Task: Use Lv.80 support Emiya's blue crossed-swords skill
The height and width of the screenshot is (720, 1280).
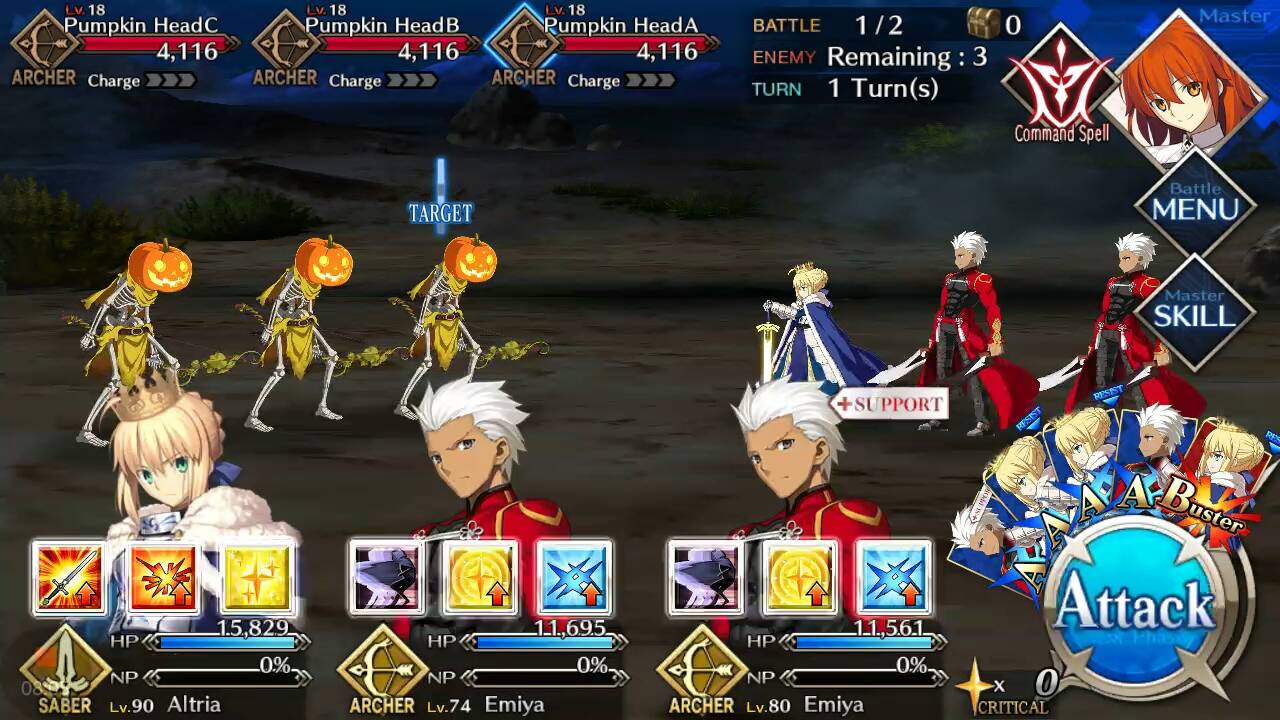Action: point(894,577)
